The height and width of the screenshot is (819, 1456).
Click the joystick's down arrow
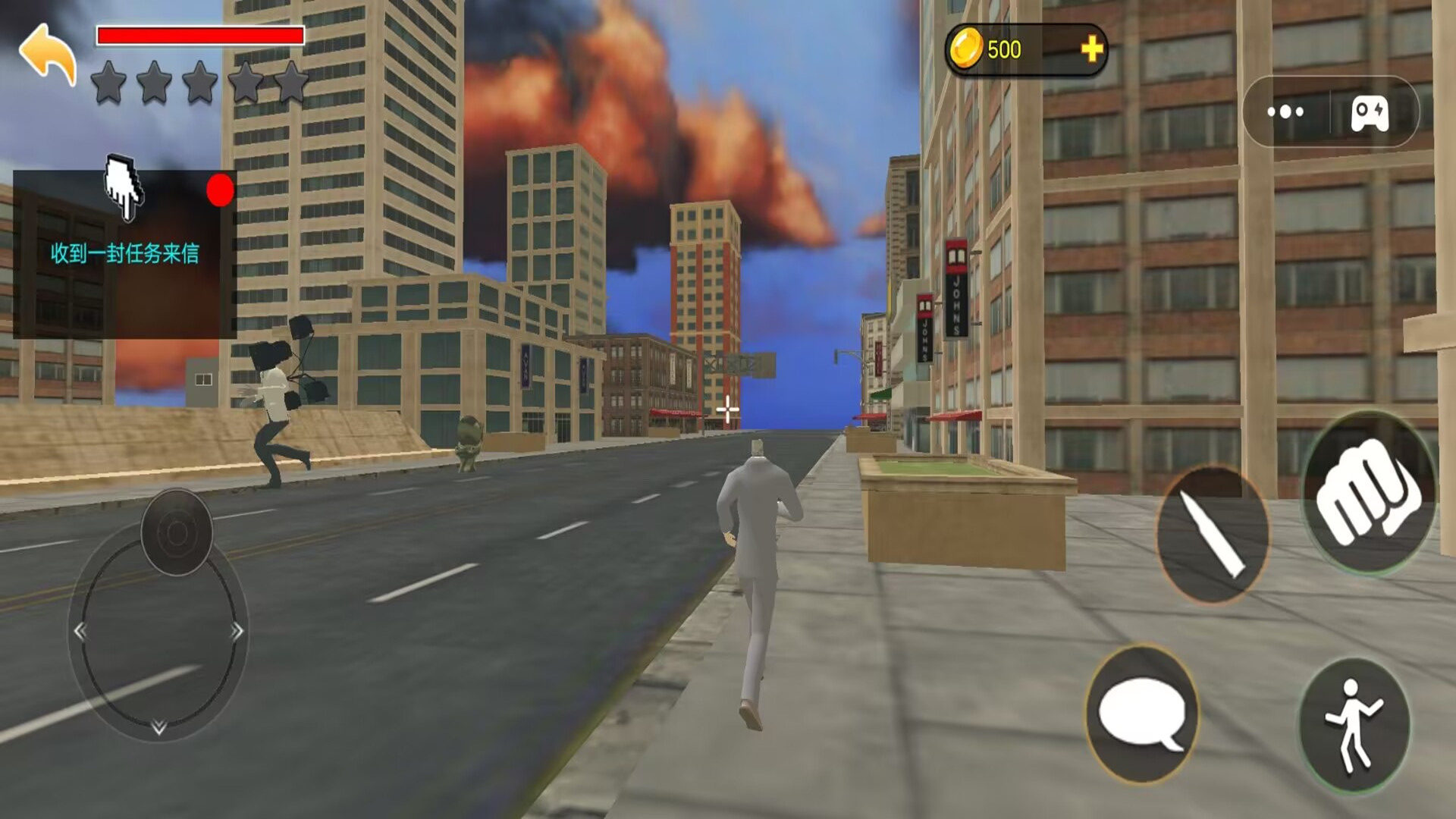pos(158,727)
